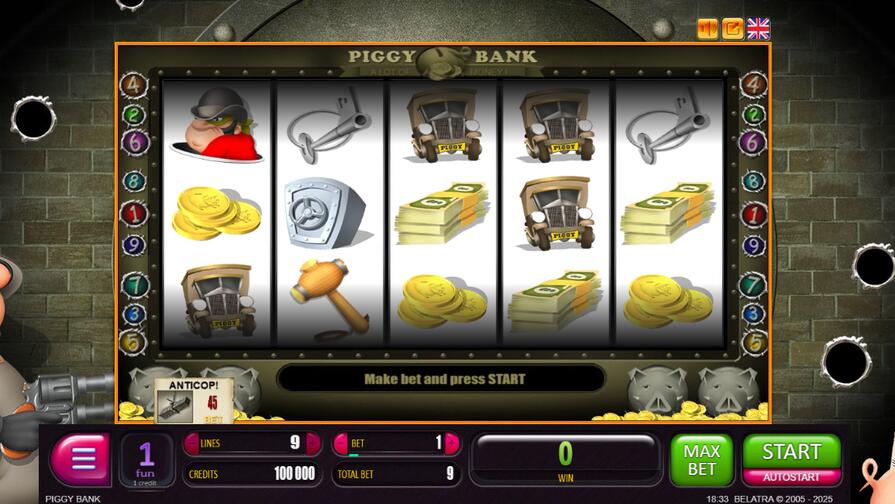Raise the bet amount
This screenshot has width=895, height=504.
[453, 443]
